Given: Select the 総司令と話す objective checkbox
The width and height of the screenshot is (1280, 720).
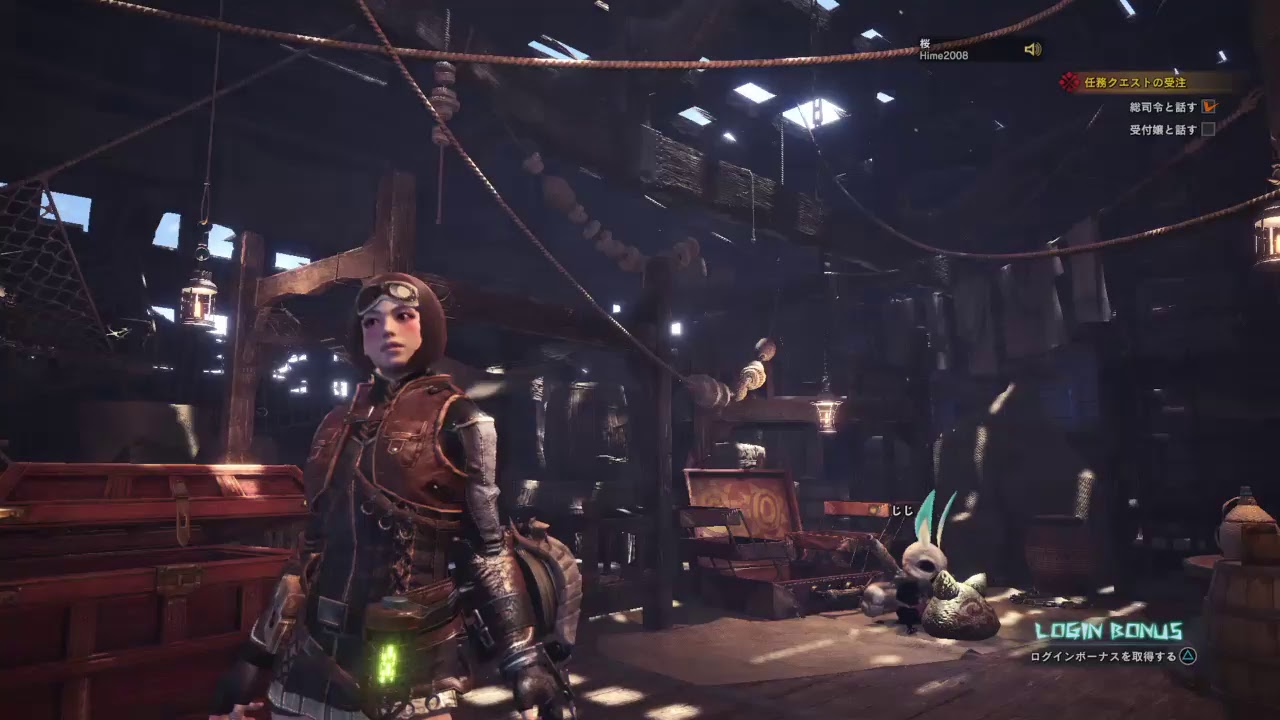Looking at the screenshot, I should pyautogui.click(x=1209, y=106).
